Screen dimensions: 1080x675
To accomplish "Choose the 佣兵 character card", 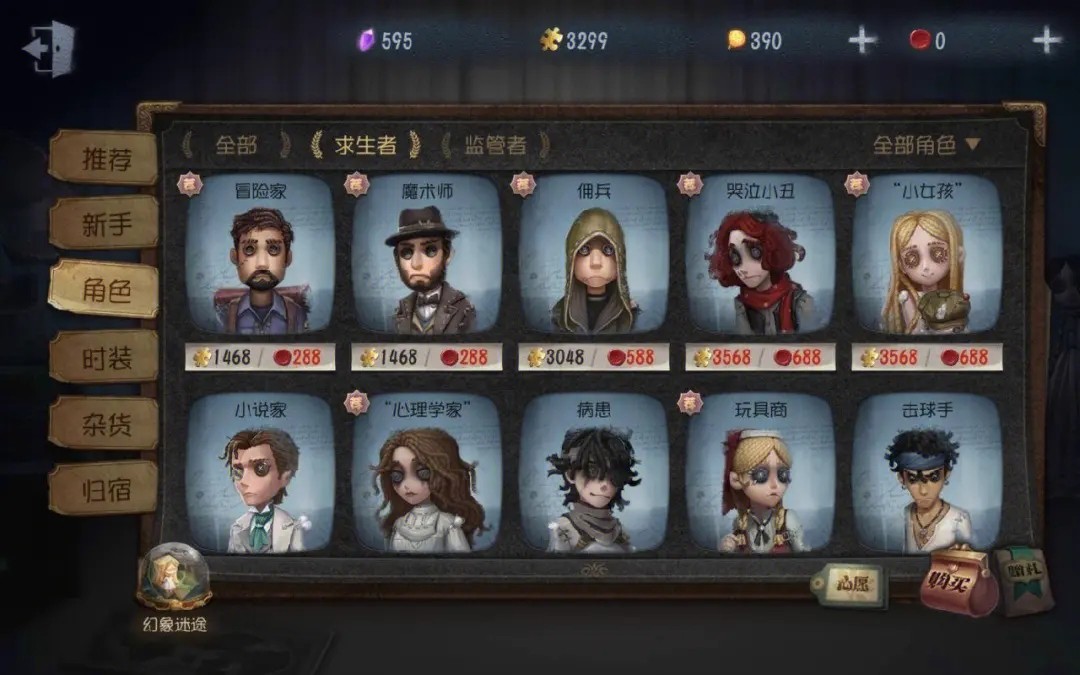I will [593, 258].
